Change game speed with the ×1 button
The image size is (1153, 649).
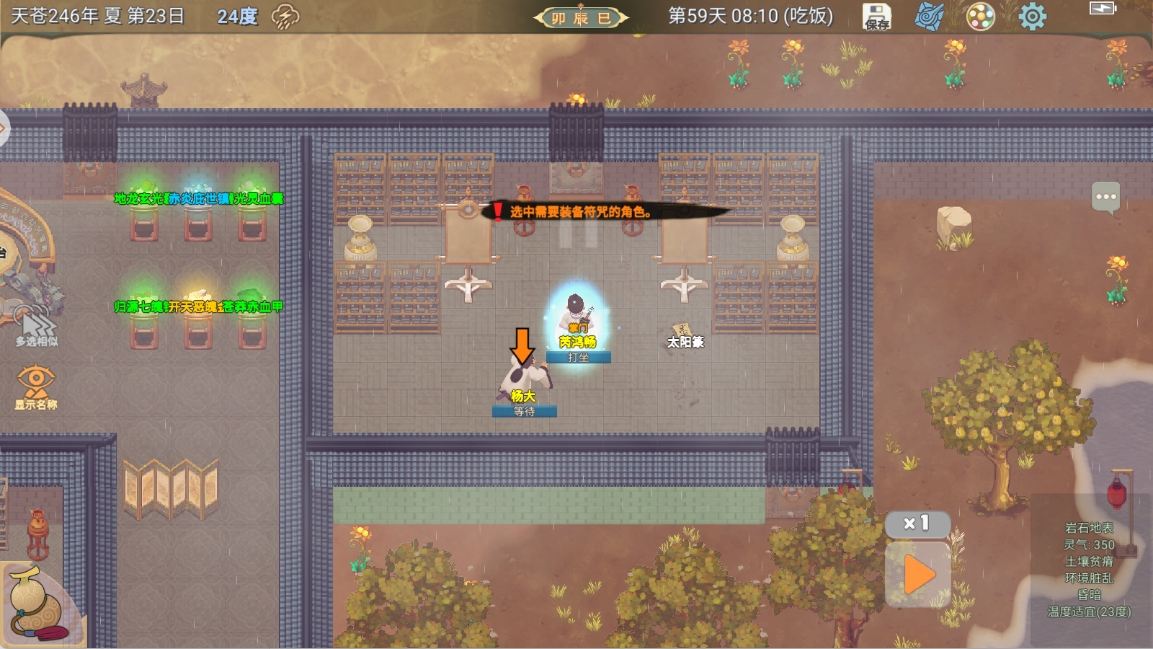pos(917,523)
